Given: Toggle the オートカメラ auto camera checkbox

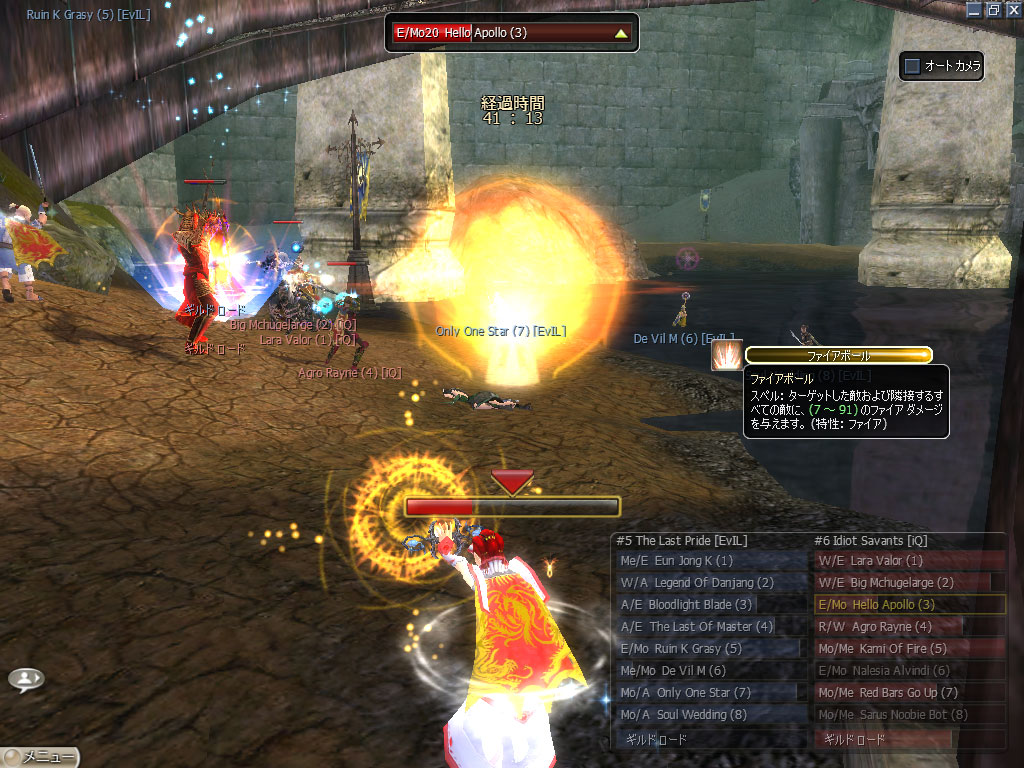Looking at the screenshot, I should coord(912,67).
